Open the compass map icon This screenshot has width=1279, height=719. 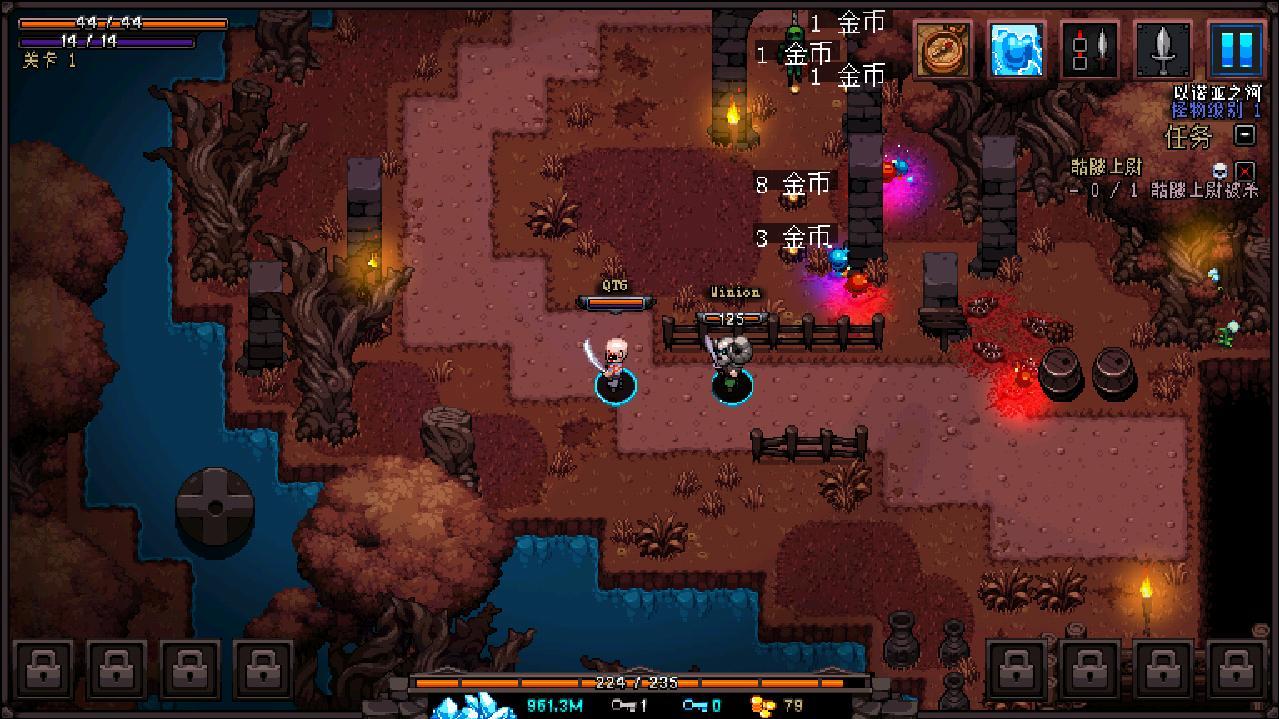coord(943,49)
